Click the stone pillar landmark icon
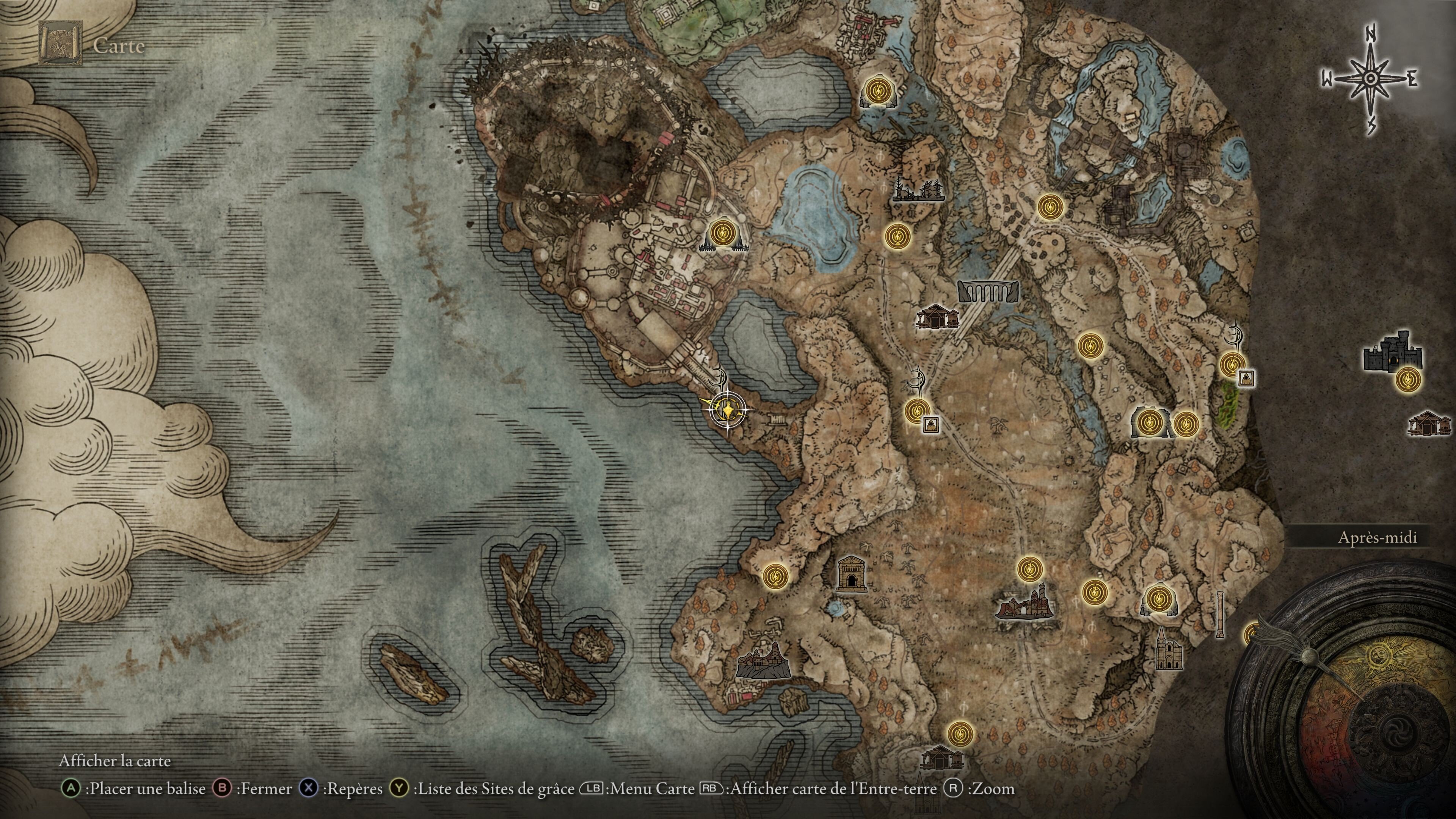Viewport: 1456px width, 819px height. tap(1220, 614)
